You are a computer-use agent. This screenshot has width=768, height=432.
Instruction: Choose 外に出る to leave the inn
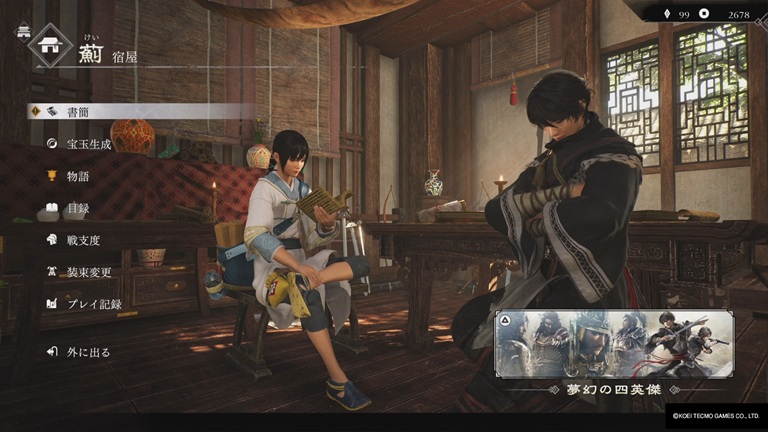point(88,352)
